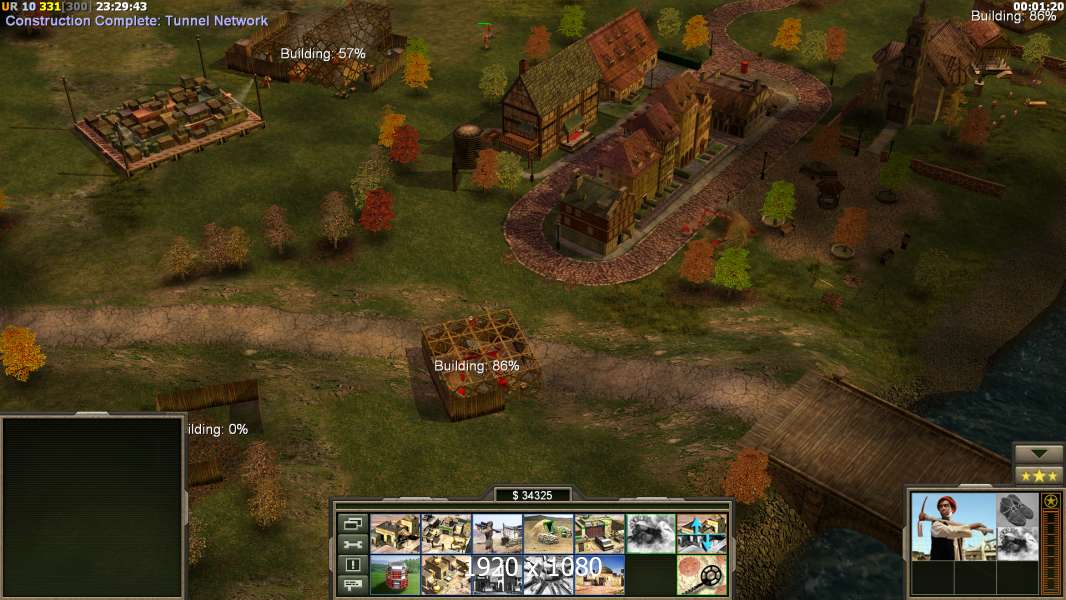Screen dimensions: 1066x600
Task: Activate the blue up-down arrows icon
Action: [702, 533]
